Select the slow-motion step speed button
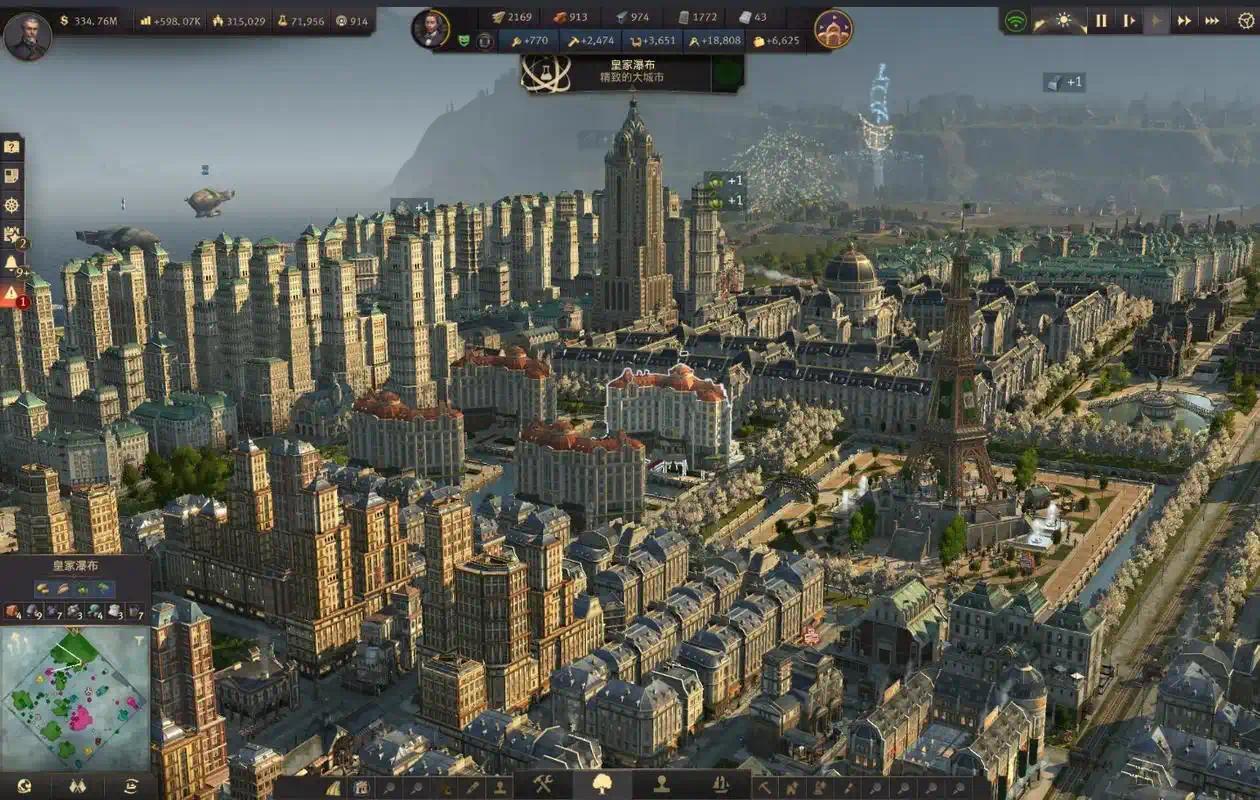The image size is (1260, 800). [x=1129, y=20]
